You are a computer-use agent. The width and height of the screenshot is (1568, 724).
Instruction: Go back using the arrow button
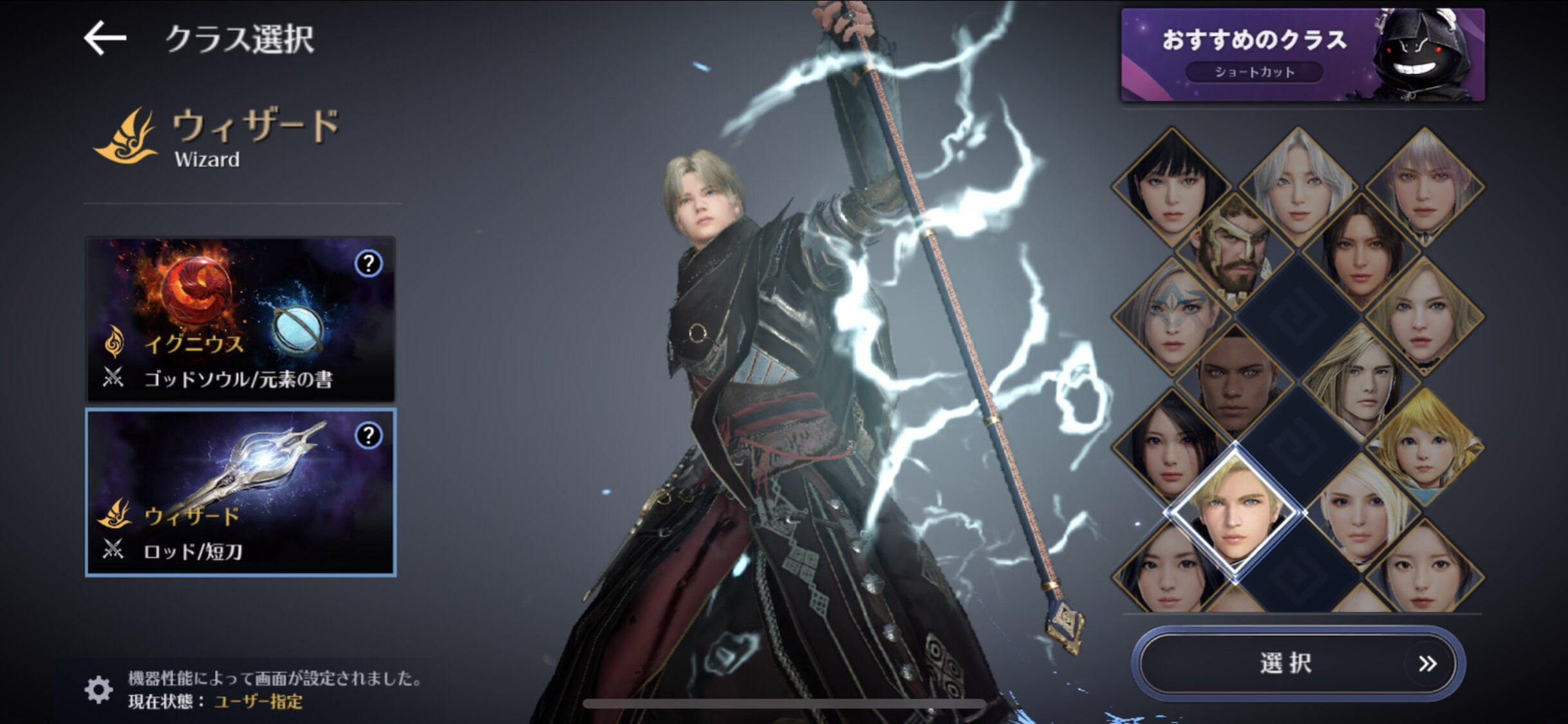coord(105,39)
